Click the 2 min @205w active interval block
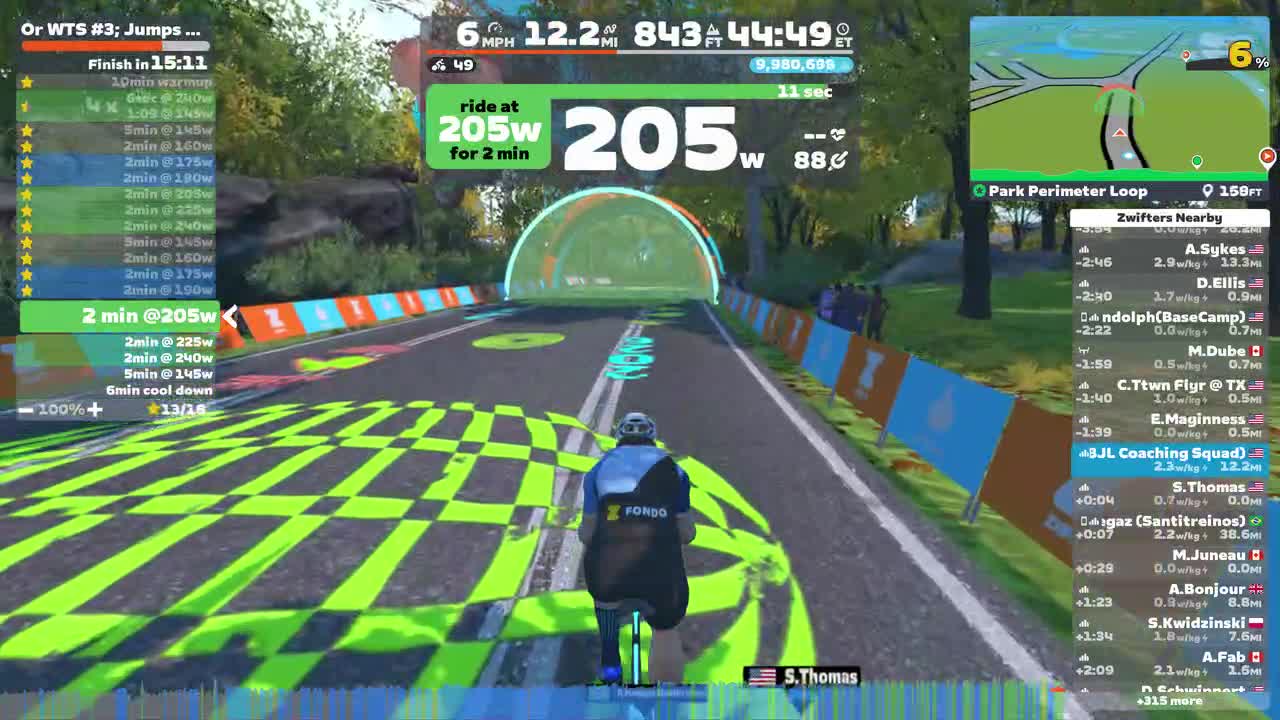Viewport: 1280px width, 720px height. point(120,316)
